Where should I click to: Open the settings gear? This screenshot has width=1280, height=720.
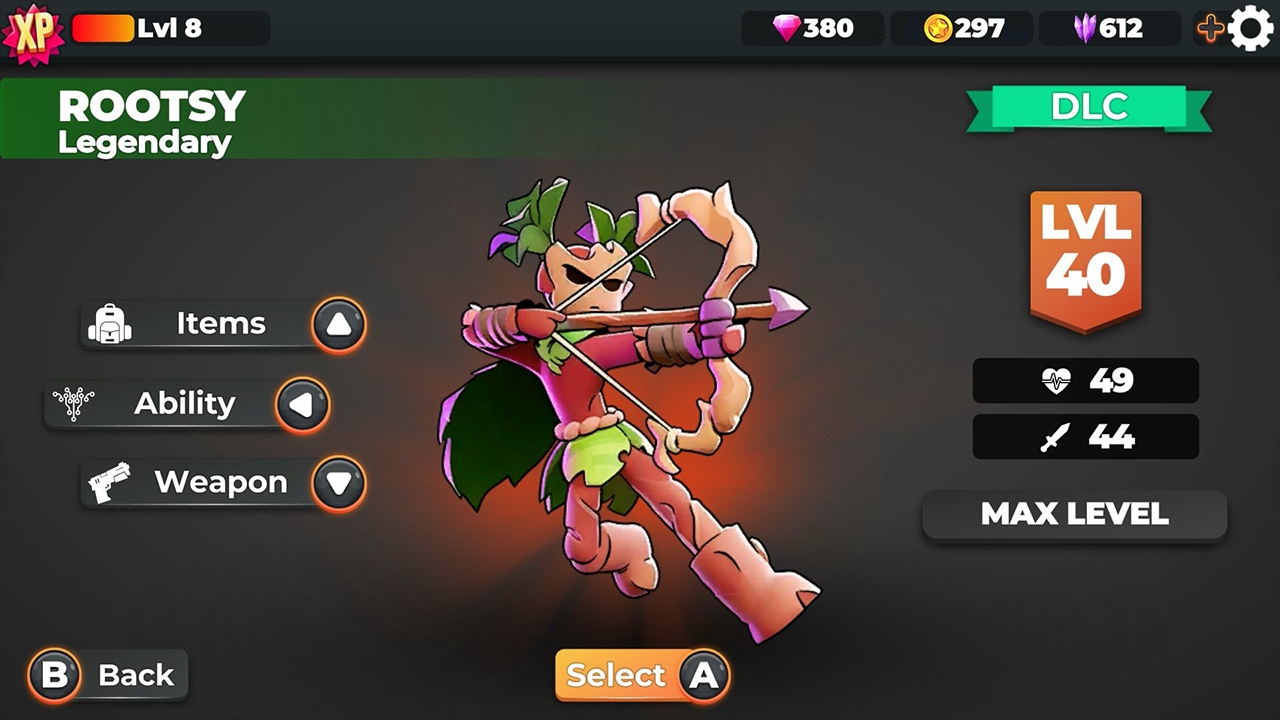coord(1253,30)
